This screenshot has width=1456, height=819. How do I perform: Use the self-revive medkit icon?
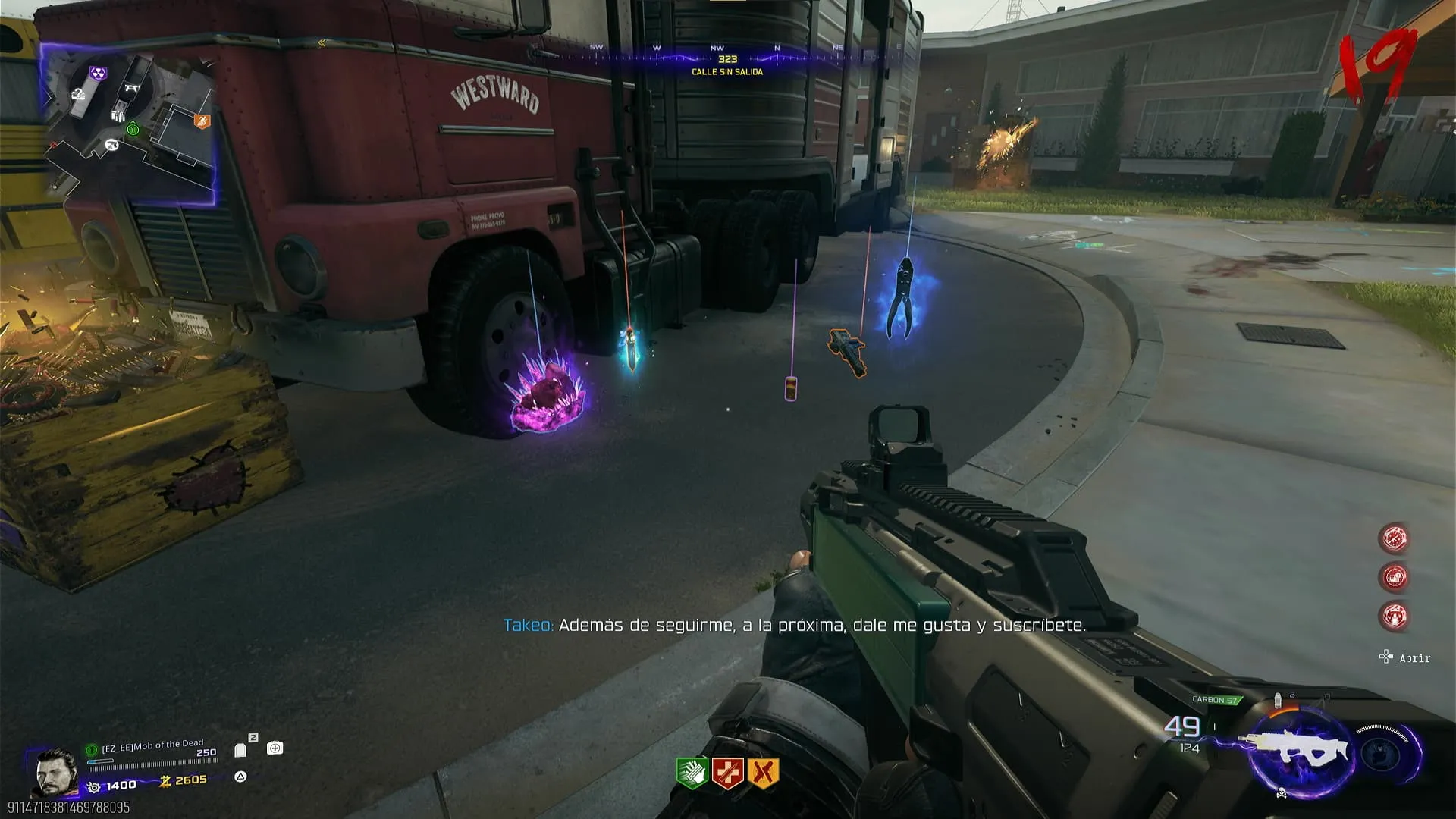[x=275, y=748]
